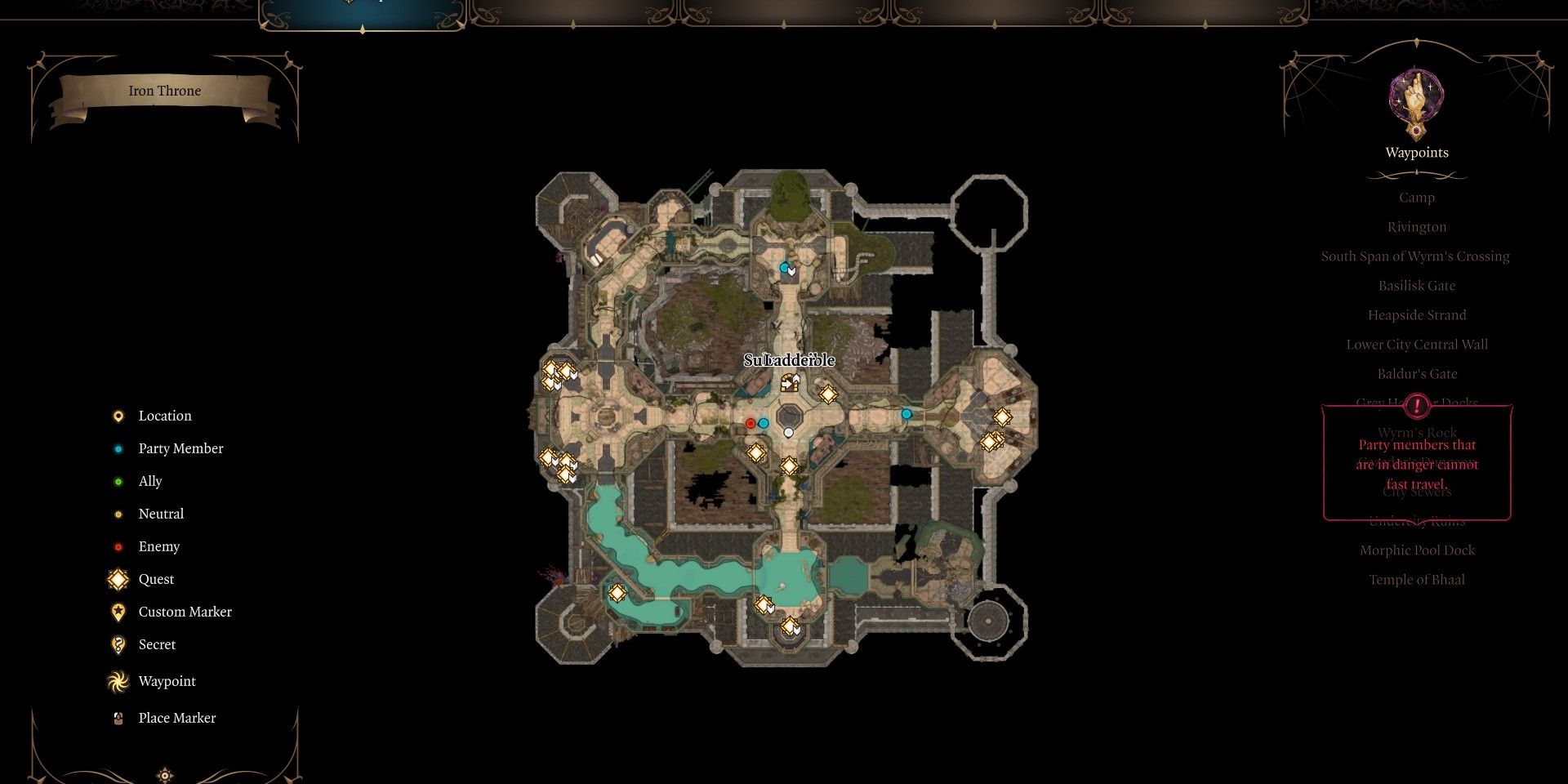Click the Quest legend icon
The image size is (1568, 784).
[118, 579]
